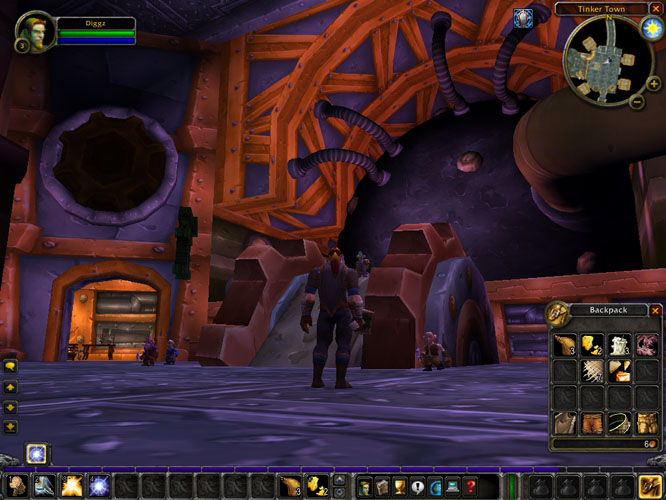Select the bone fragments stack in backpack
Screen dimensions: 666x500
(x=591, y=371)
